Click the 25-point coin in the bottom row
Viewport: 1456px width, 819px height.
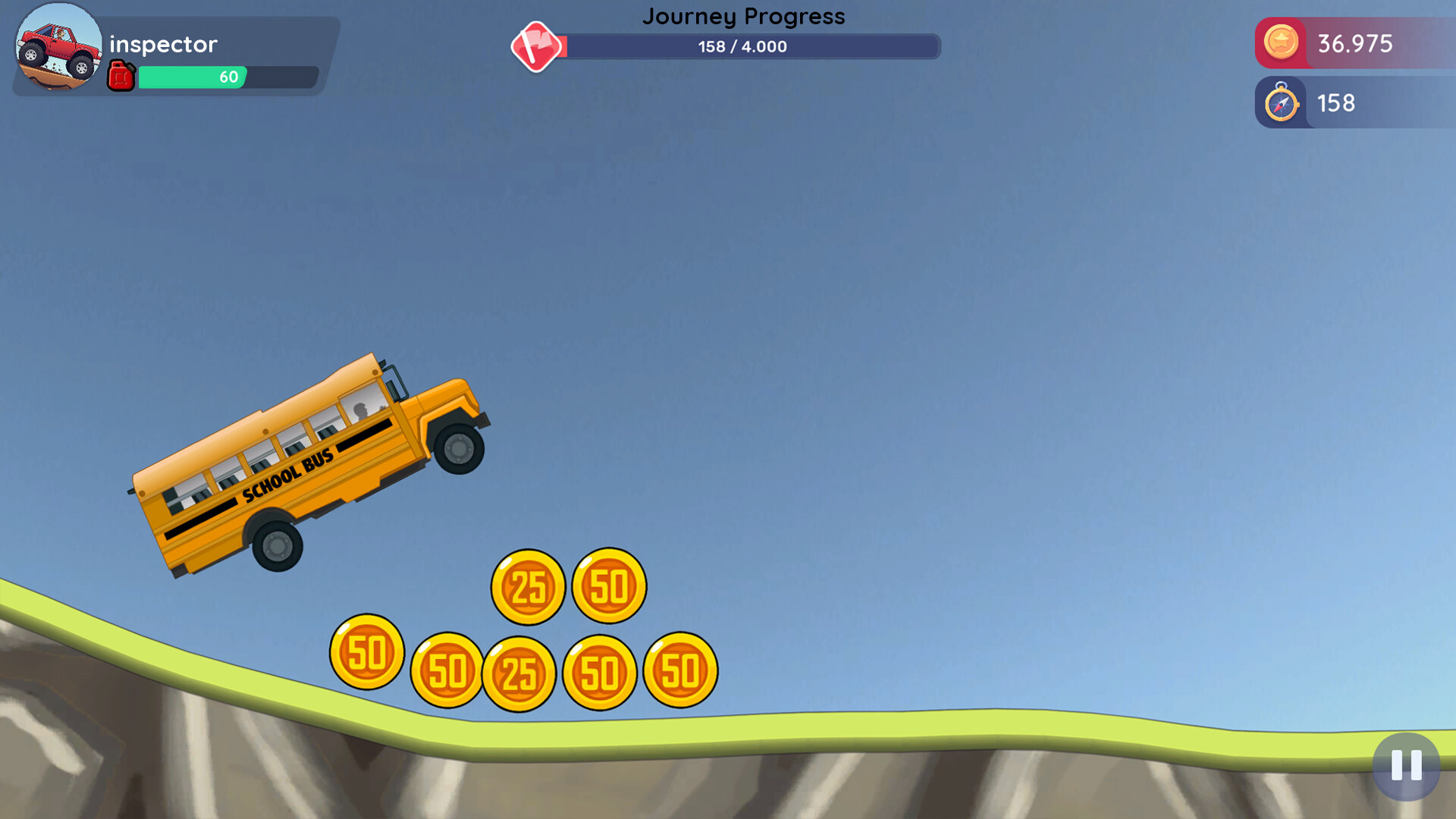click(x=519, y=673)
